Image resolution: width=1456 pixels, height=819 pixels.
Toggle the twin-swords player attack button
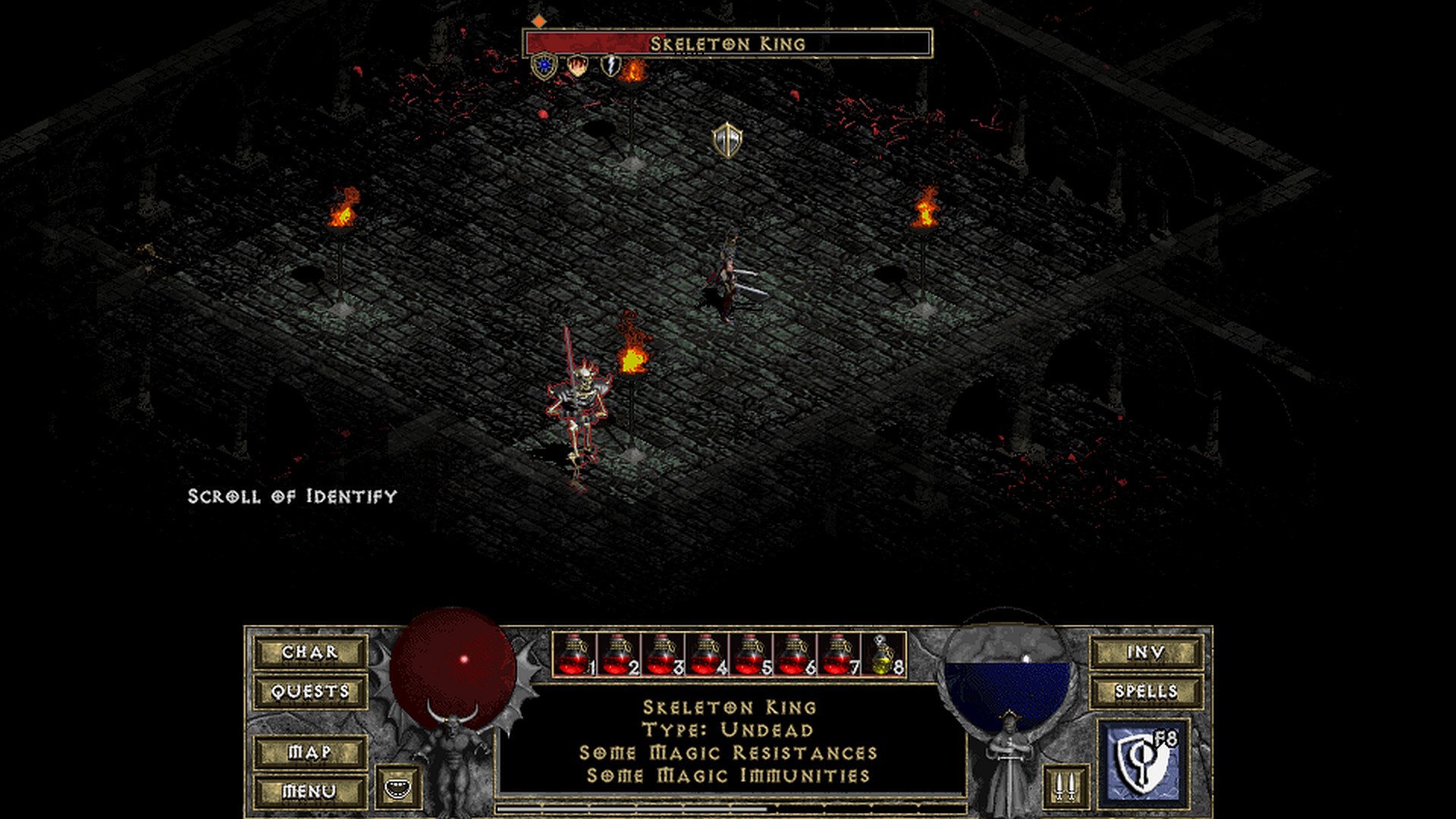click(1065, 786)
